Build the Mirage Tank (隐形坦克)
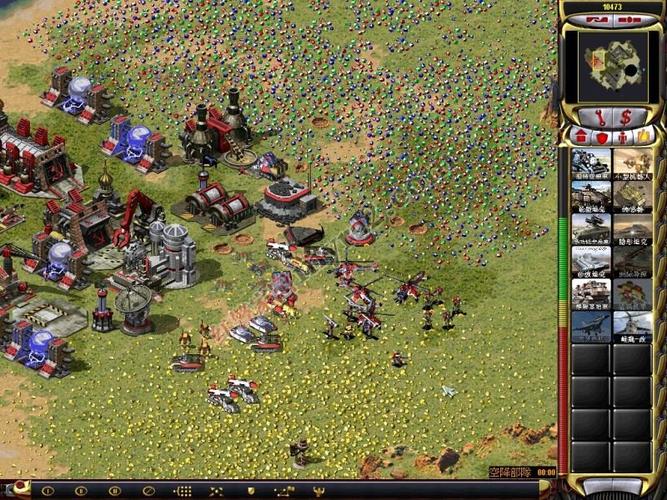667x500 pixels. point(632,229)
